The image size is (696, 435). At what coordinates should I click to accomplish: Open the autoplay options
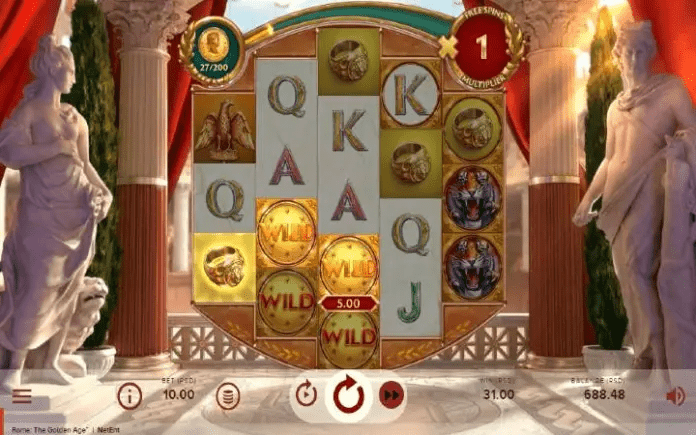pyautogui.click(x=307, y=395)
